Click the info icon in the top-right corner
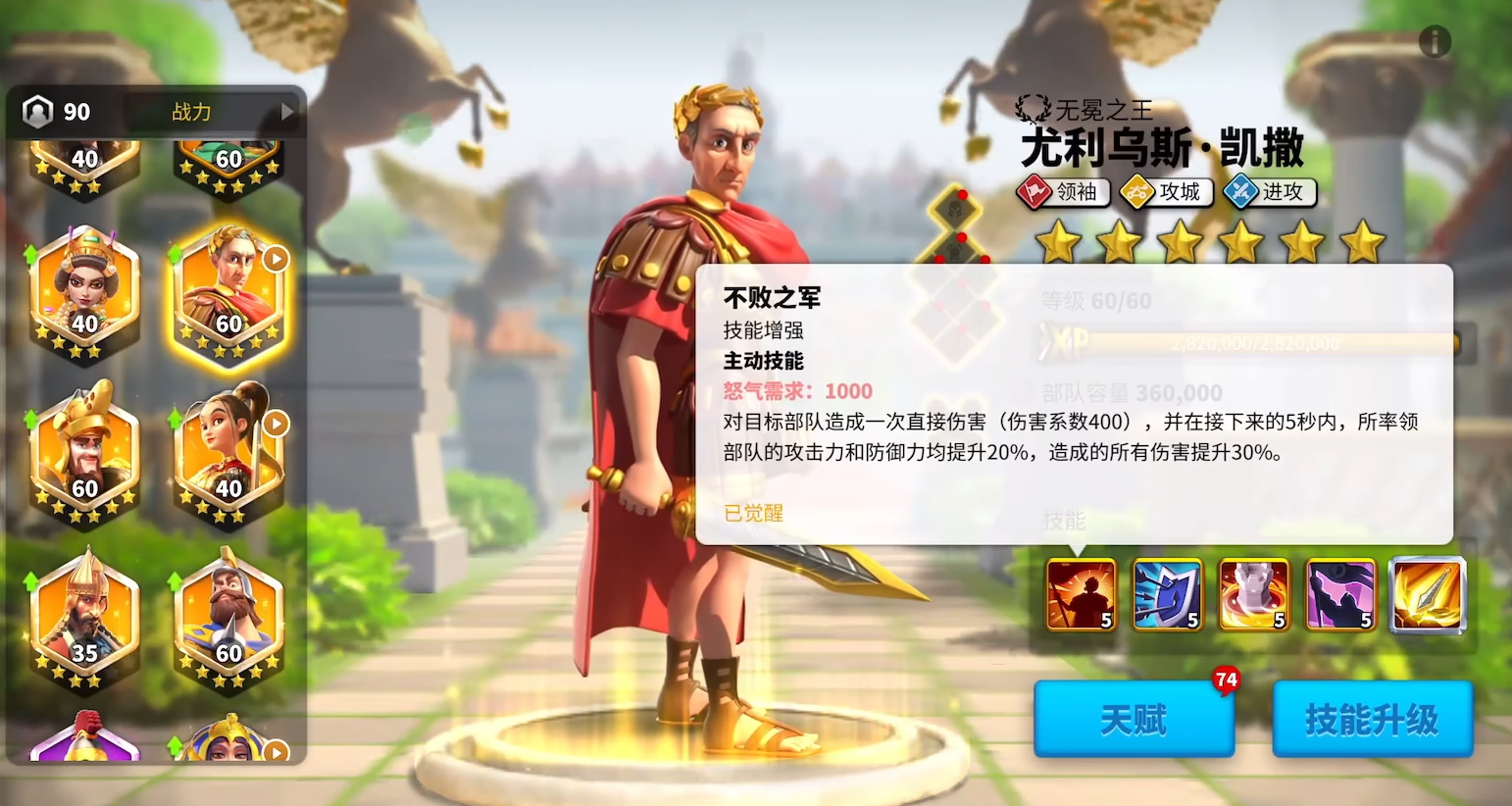Image resolution: width=1512 pixels, height=806 pixels. click(1436, 41)
